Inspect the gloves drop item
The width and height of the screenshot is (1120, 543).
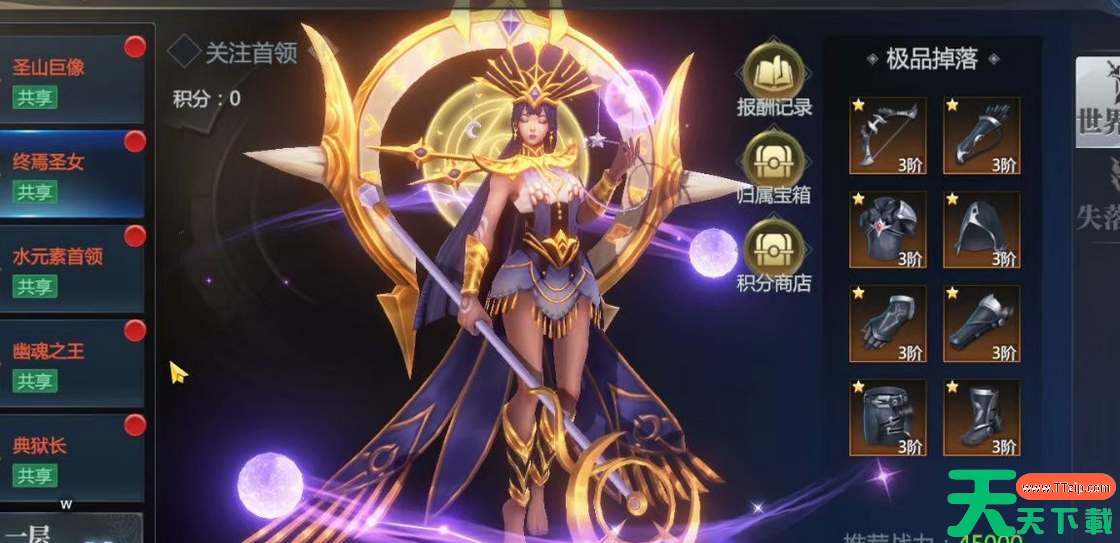click(887, 323)
